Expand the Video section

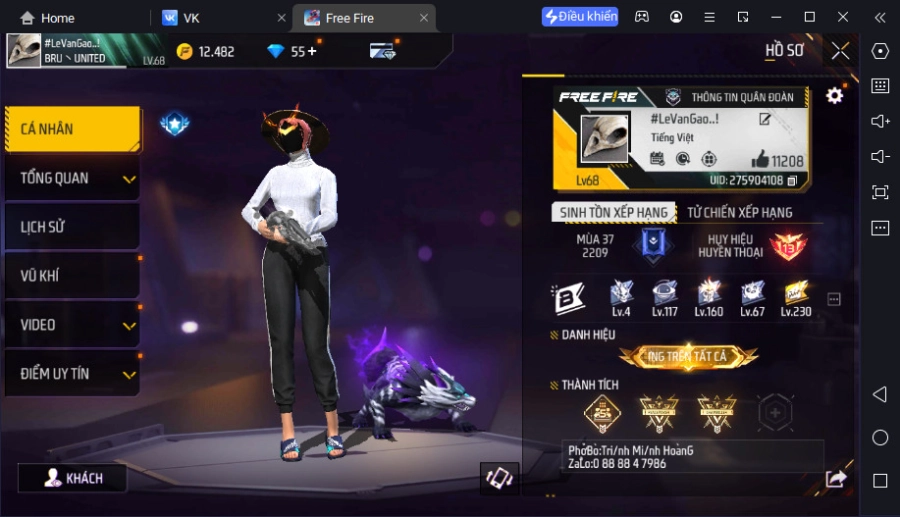point(72,325)
